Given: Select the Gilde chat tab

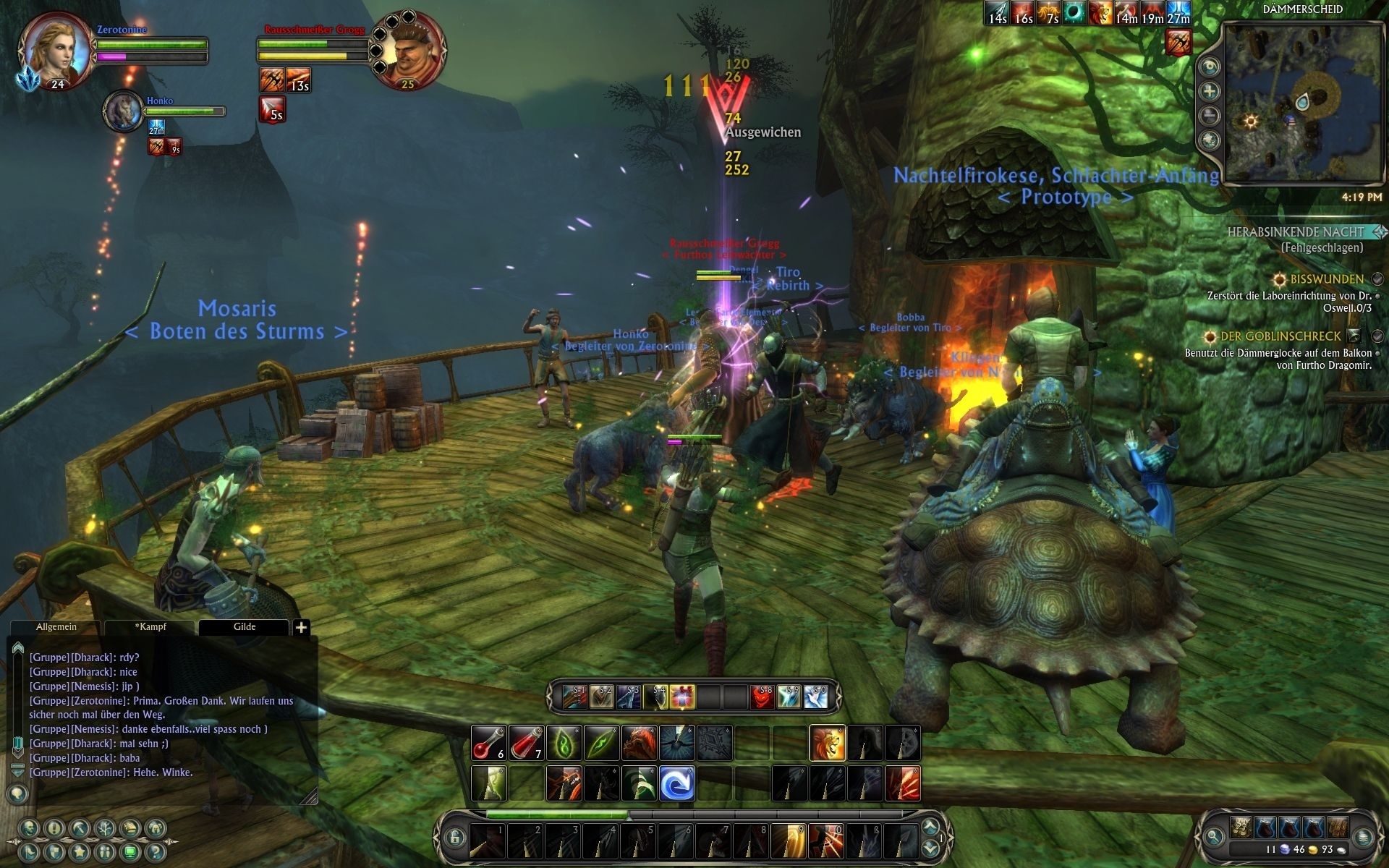Looking at the screenshot, I should (244, 627).
